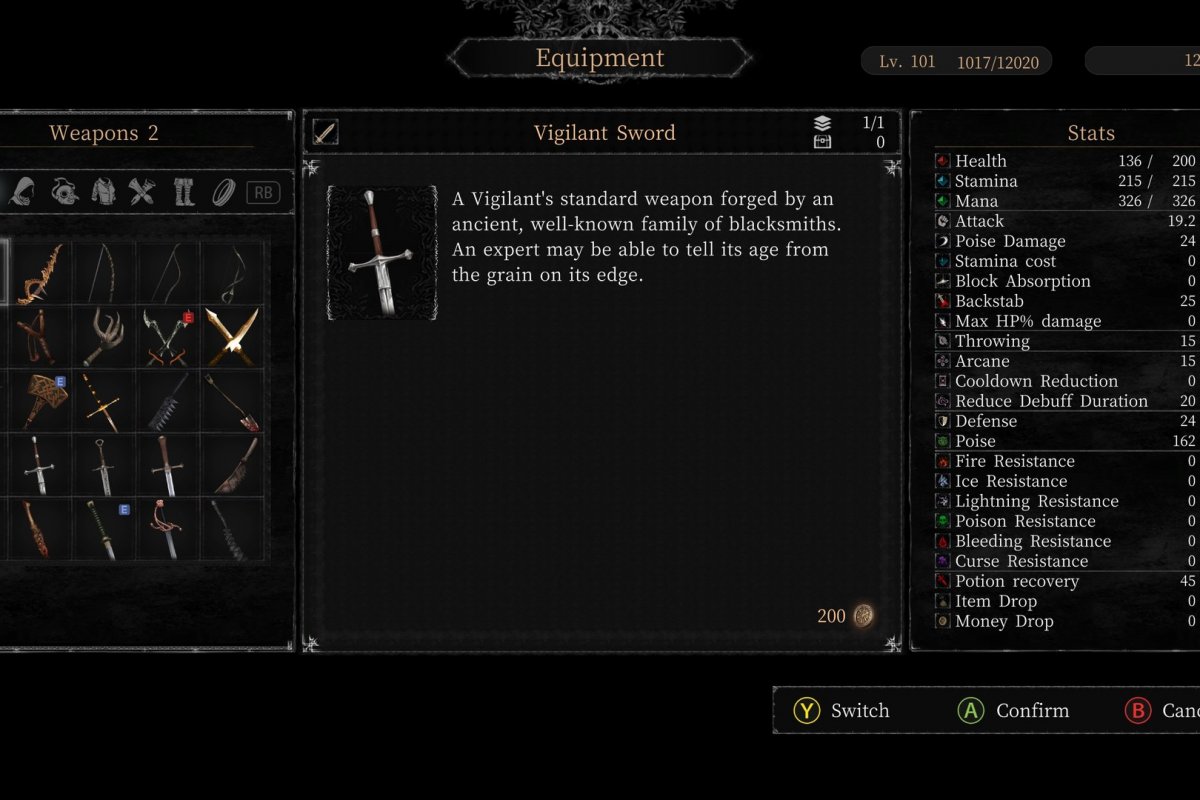The width and height of the screenshot is (1200, 800).
Task: Open the body armor jacket category
Action: [104, 191]
